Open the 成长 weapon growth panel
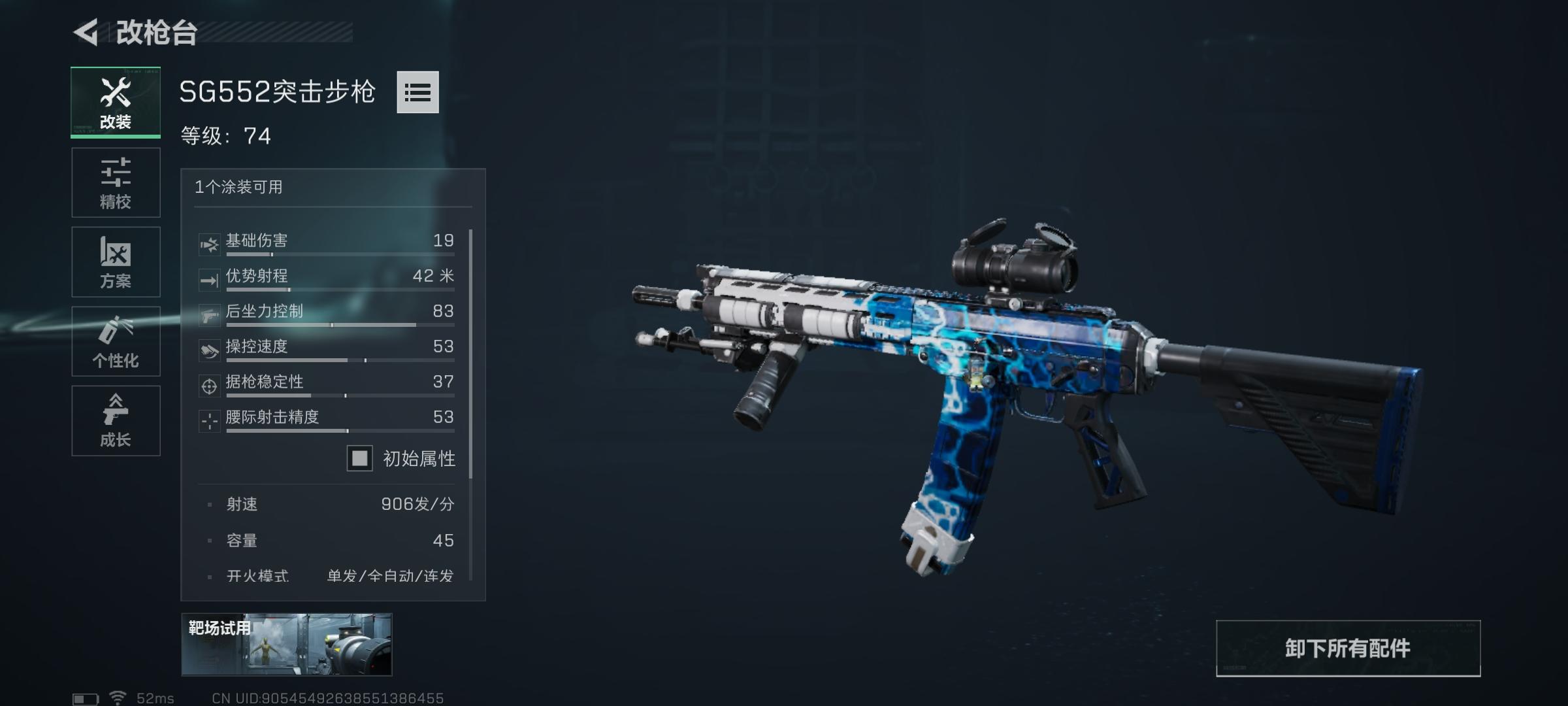Image resolution: width=1568 pixels, height=706 pixels. 116,421
